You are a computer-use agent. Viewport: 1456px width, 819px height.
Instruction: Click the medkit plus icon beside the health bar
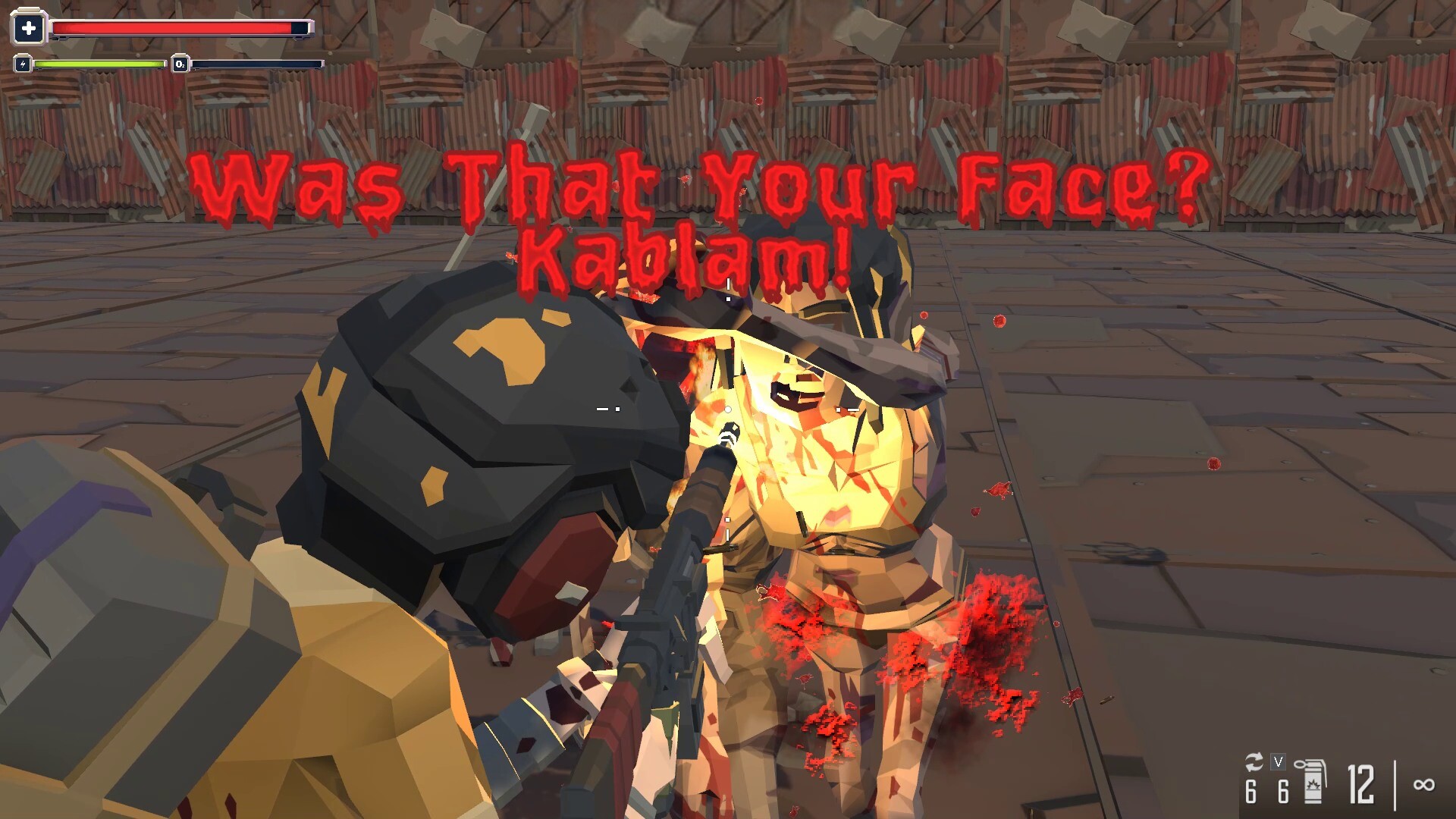pos(29,27)
